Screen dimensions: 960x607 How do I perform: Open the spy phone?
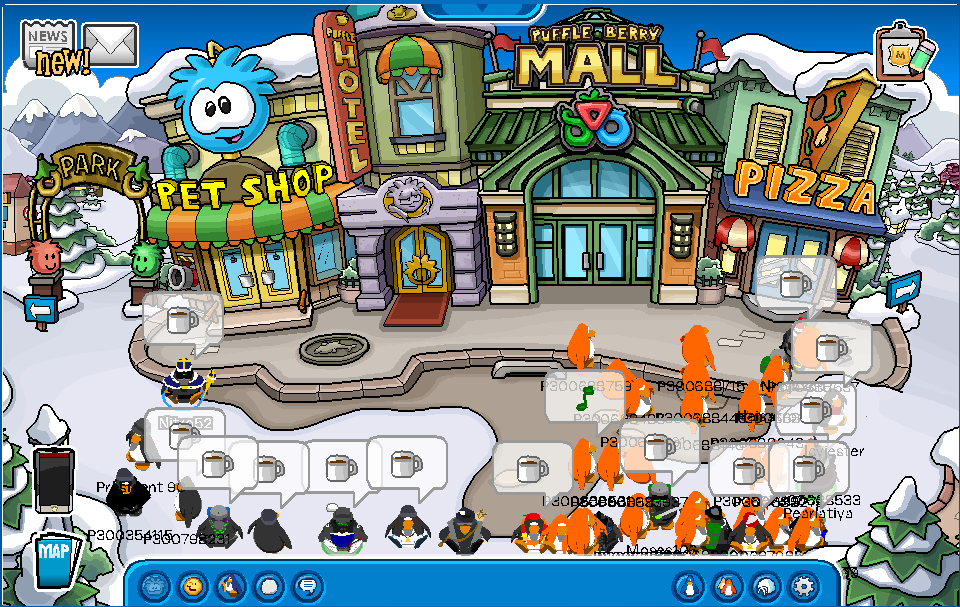54,480
